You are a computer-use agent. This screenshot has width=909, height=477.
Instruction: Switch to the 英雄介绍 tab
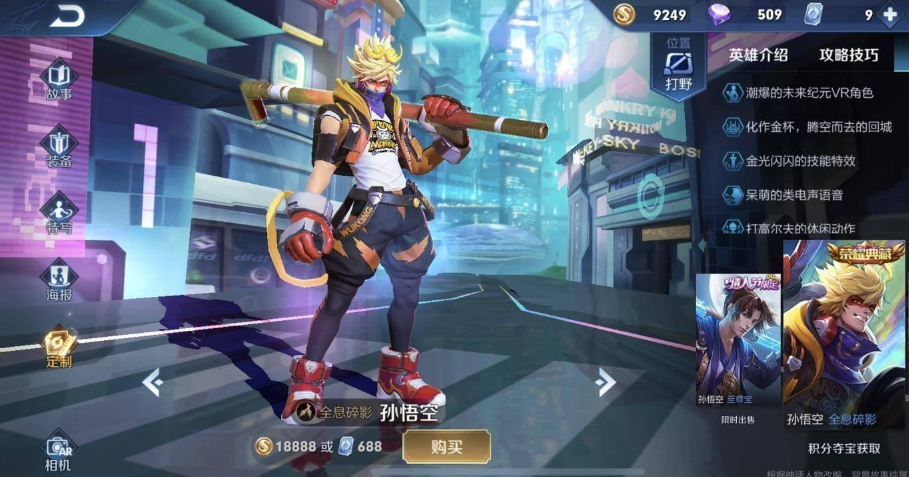(x=758, y=55)
